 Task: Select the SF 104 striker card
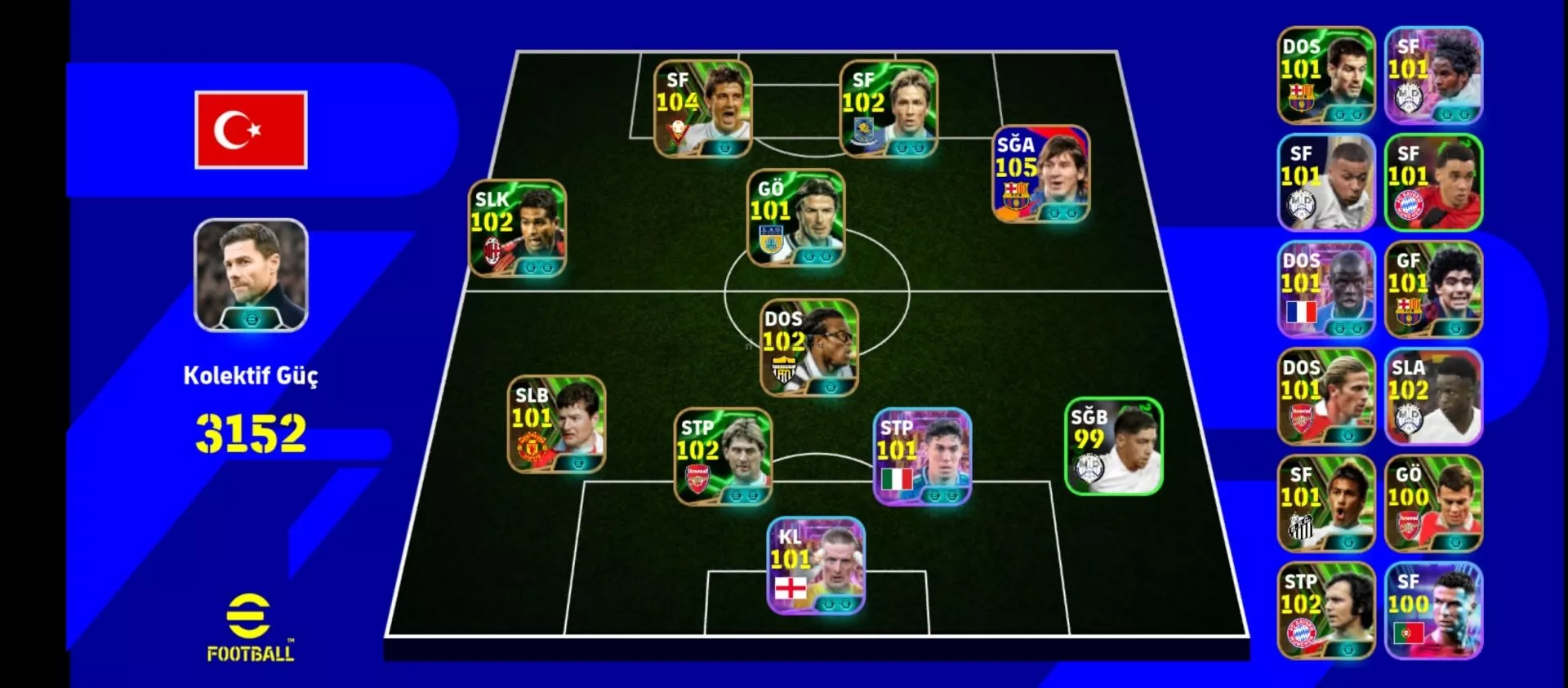(702, 109)
